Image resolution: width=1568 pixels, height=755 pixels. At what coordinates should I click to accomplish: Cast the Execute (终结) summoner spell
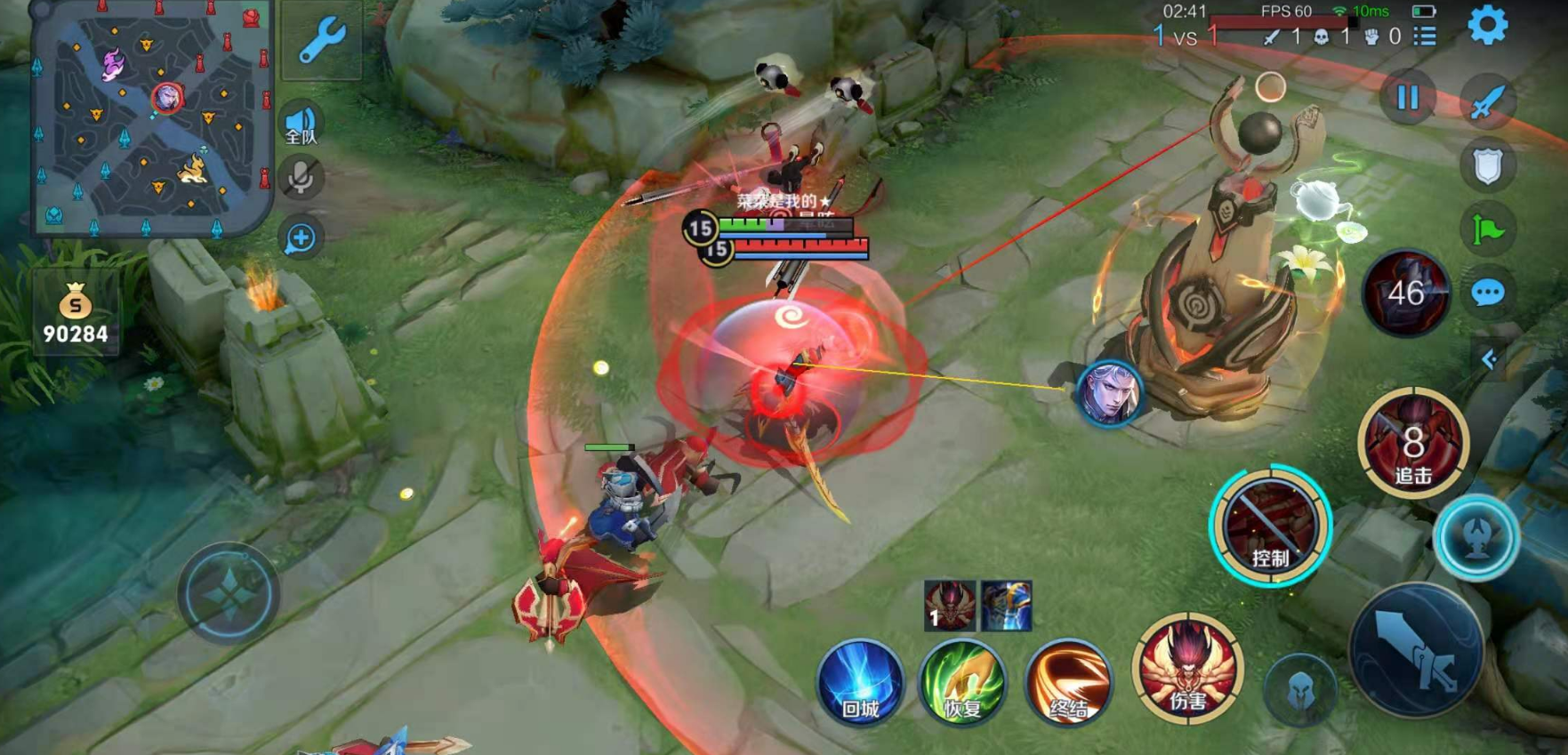(1068, 683)
